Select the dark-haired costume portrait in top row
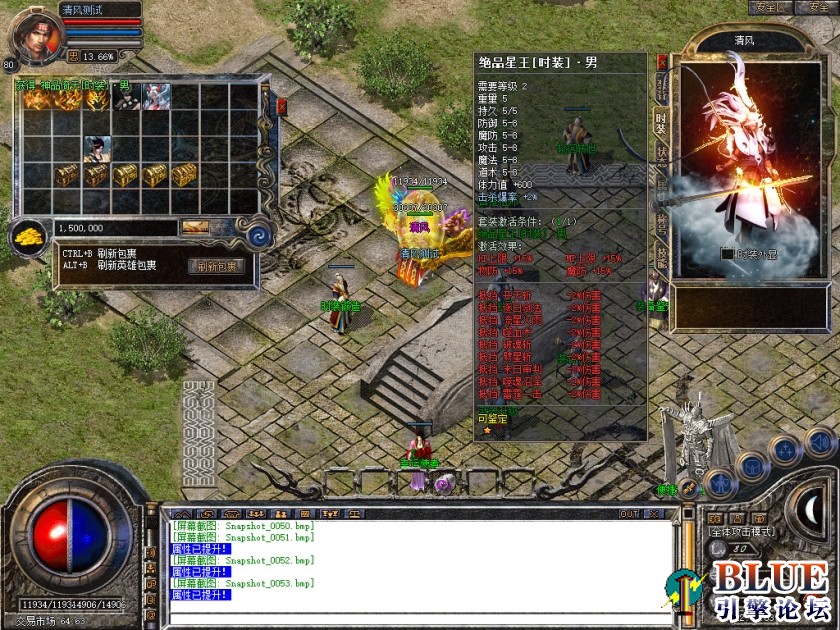 (127, 97)
